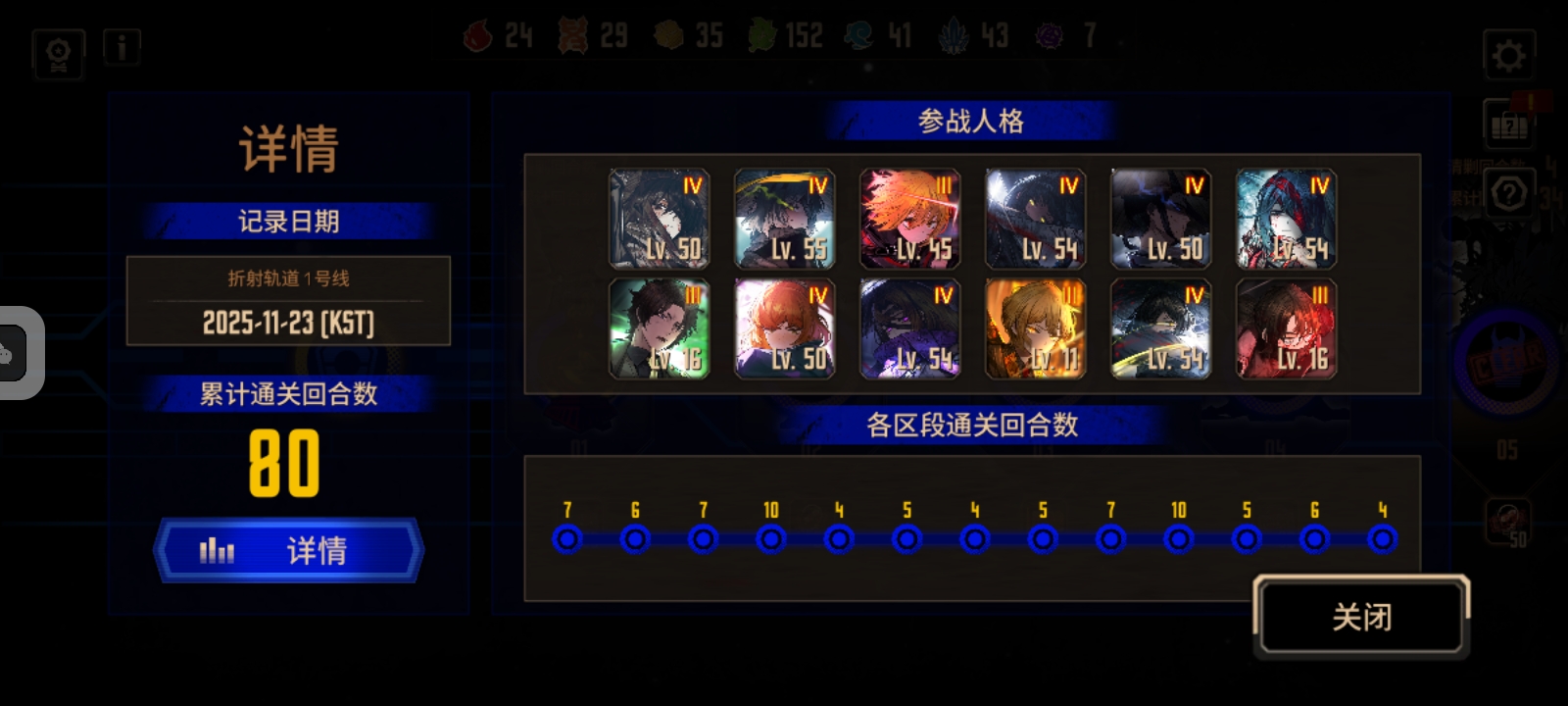This screenshot has width=1568, height=706.
Task: Click the timeline node marked 10 turns
Action: click(771, 537)
